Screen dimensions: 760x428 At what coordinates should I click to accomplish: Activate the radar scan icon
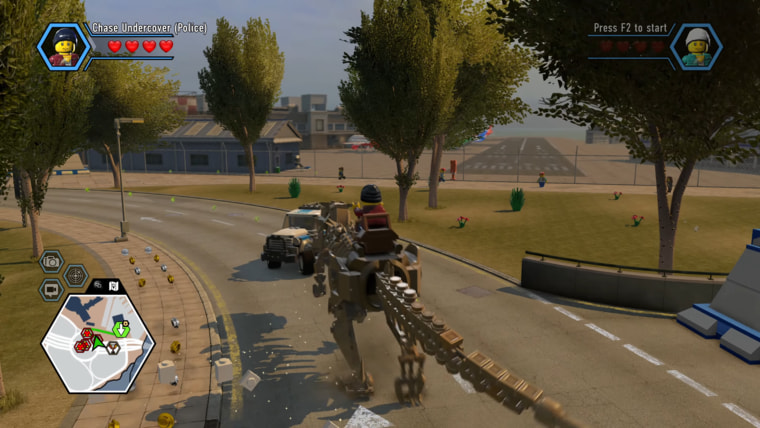pos(76,275)
